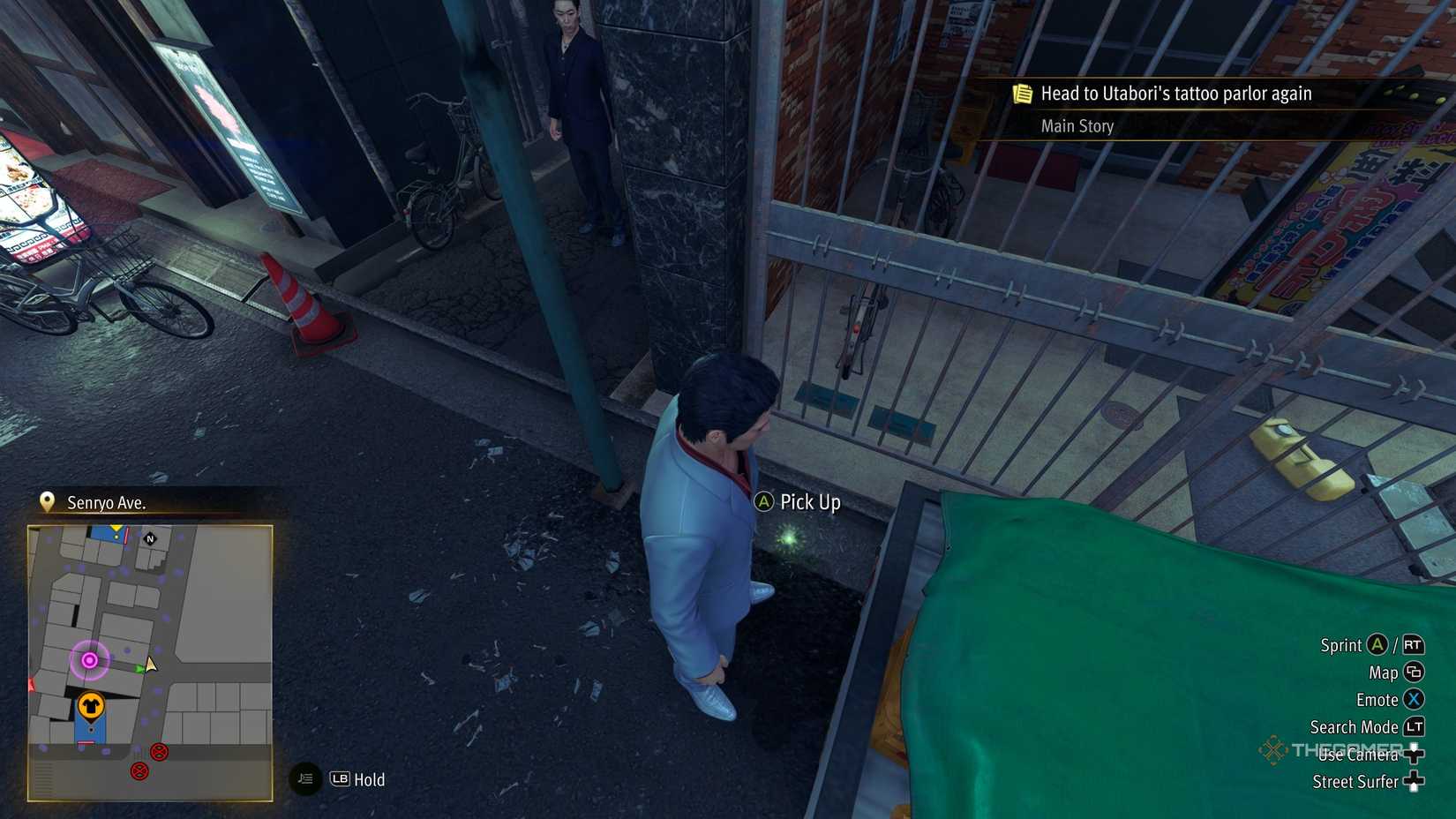
Task: Select the Senryo Ave. location label
Action: point(107,503)
